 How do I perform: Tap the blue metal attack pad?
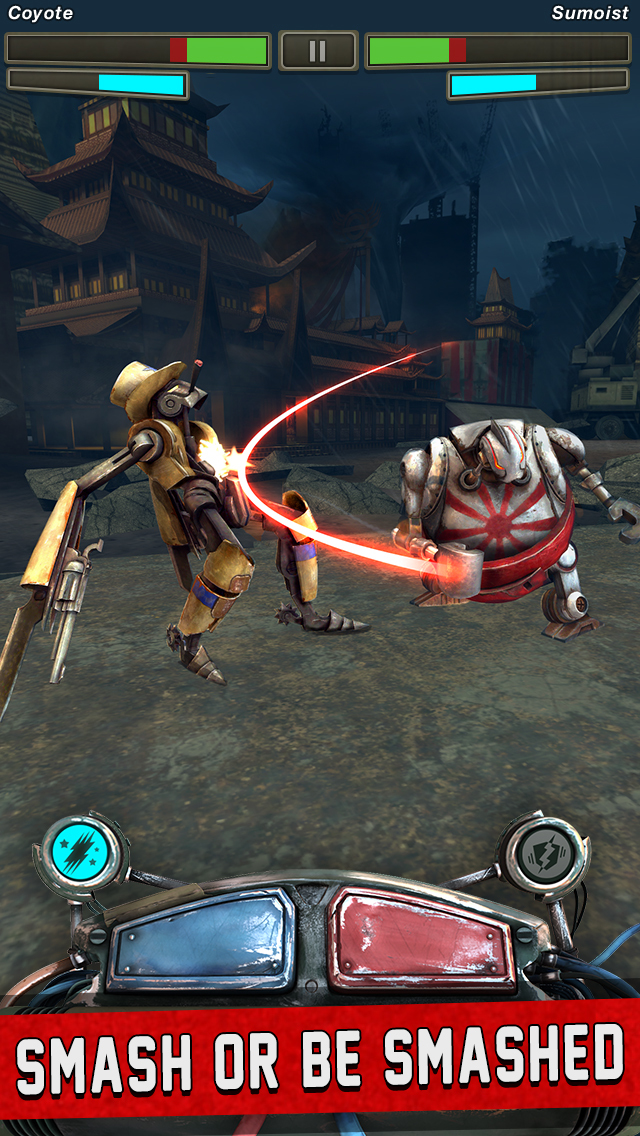tap(203, 939)
